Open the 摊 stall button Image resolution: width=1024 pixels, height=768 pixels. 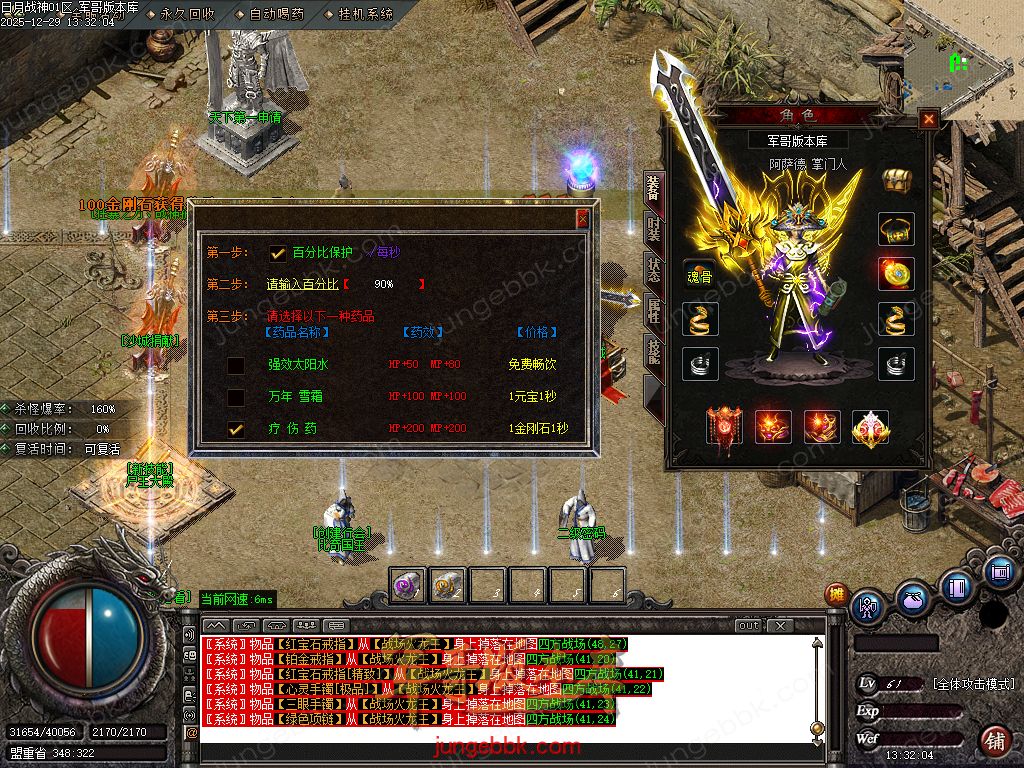[x=836, y=594]
